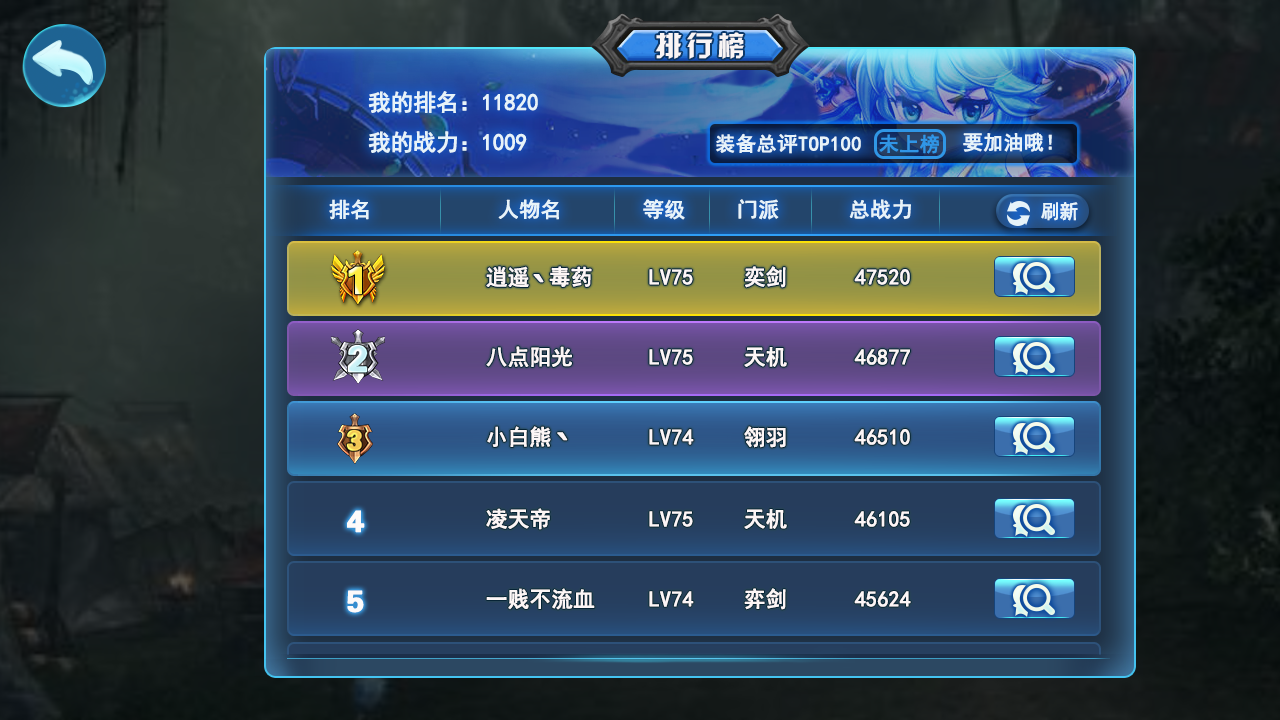This screenshot has width=1280, height=720.
Task: Inspect details of rank 1 player 逍遥丶毒药
Action: pos(1034,277)
